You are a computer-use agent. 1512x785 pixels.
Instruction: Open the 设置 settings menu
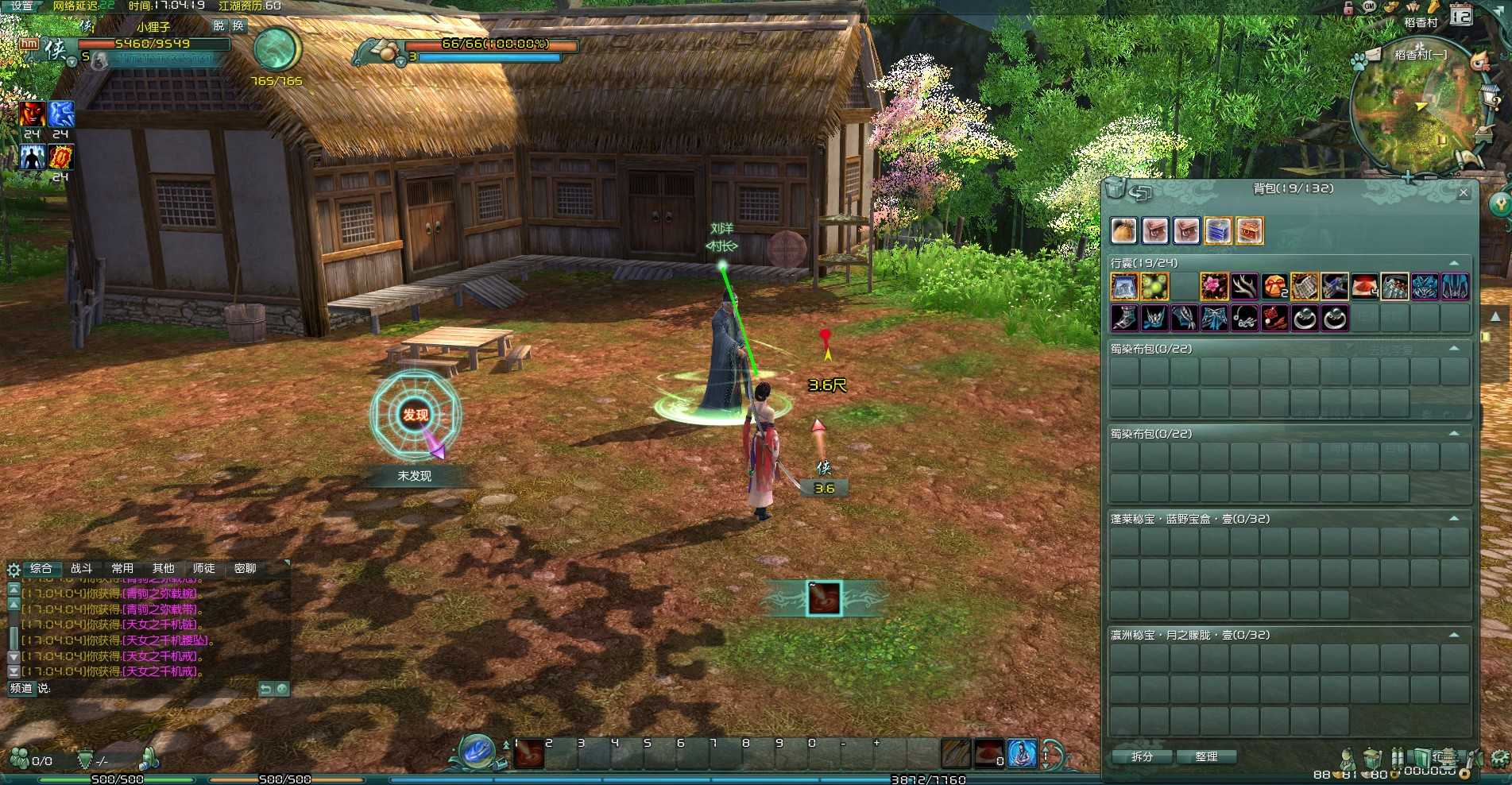tap(21, 6)
